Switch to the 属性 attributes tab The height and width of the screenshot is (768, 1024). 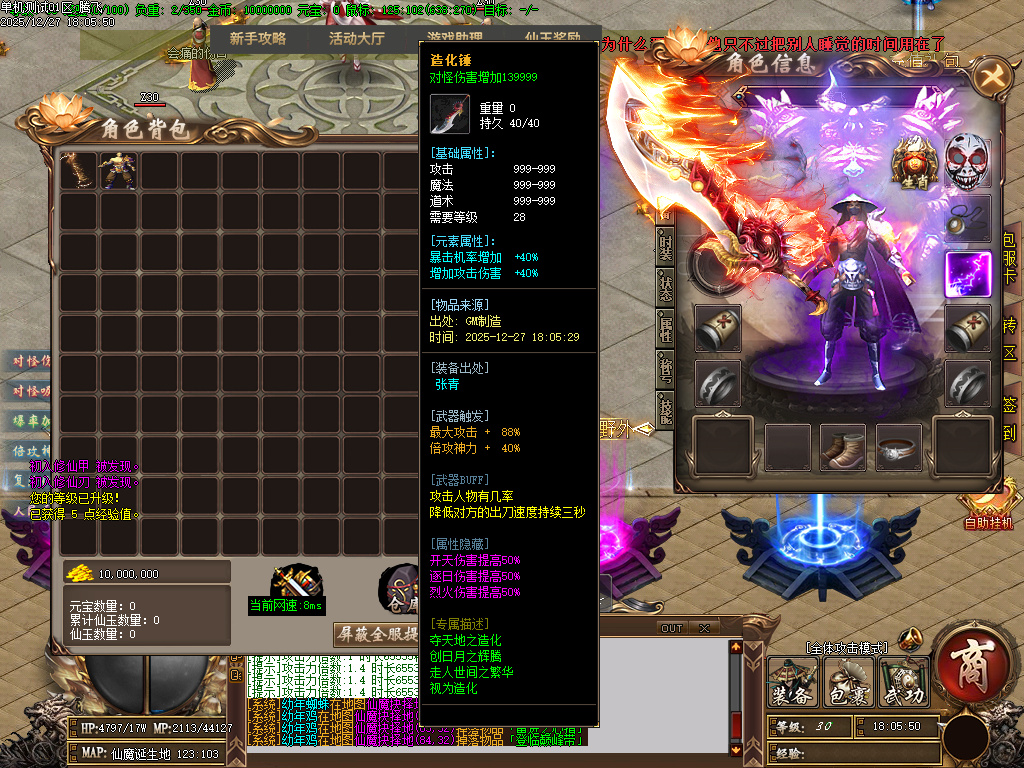[x=665, y=326]
